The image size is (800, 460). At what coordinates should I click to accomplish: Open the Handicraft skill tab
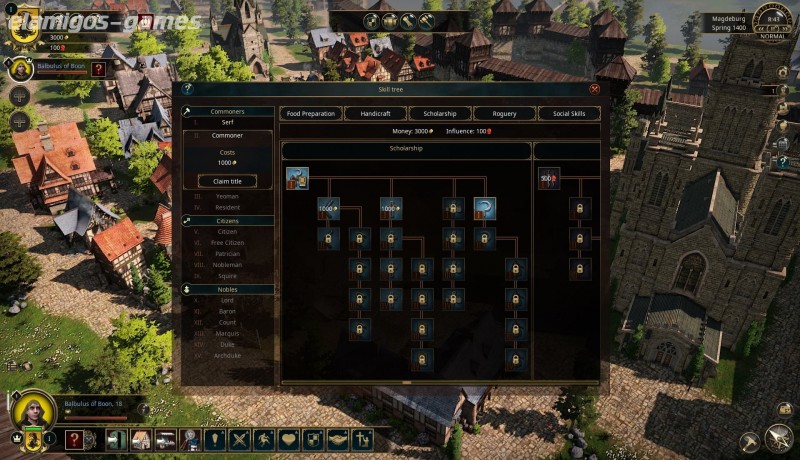pos(375,113)
